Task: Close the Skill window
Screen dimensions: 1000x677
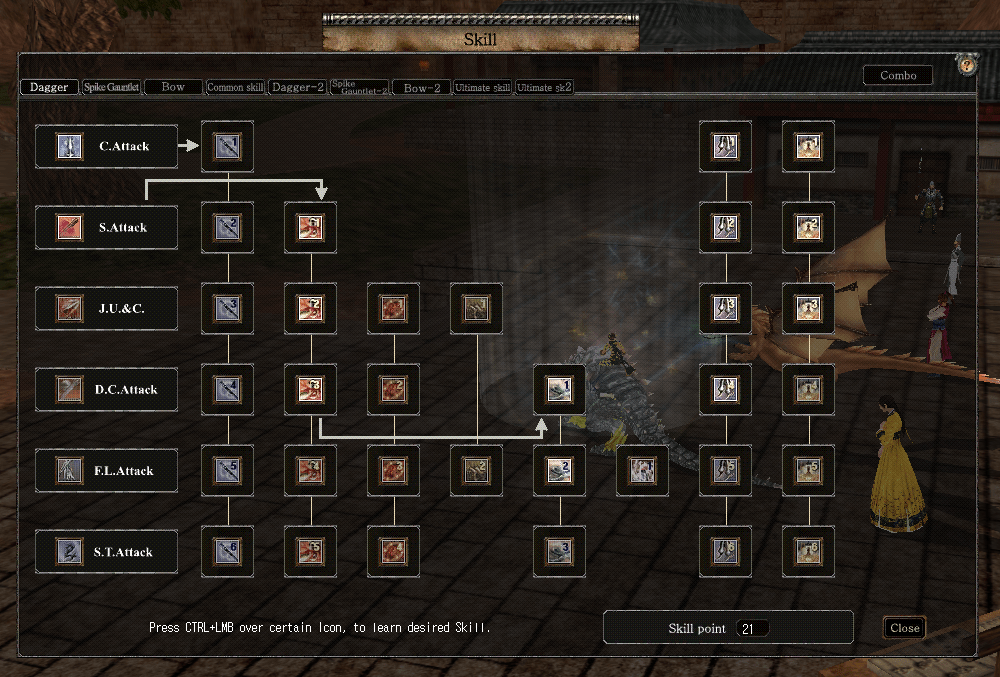Action: 904,628
